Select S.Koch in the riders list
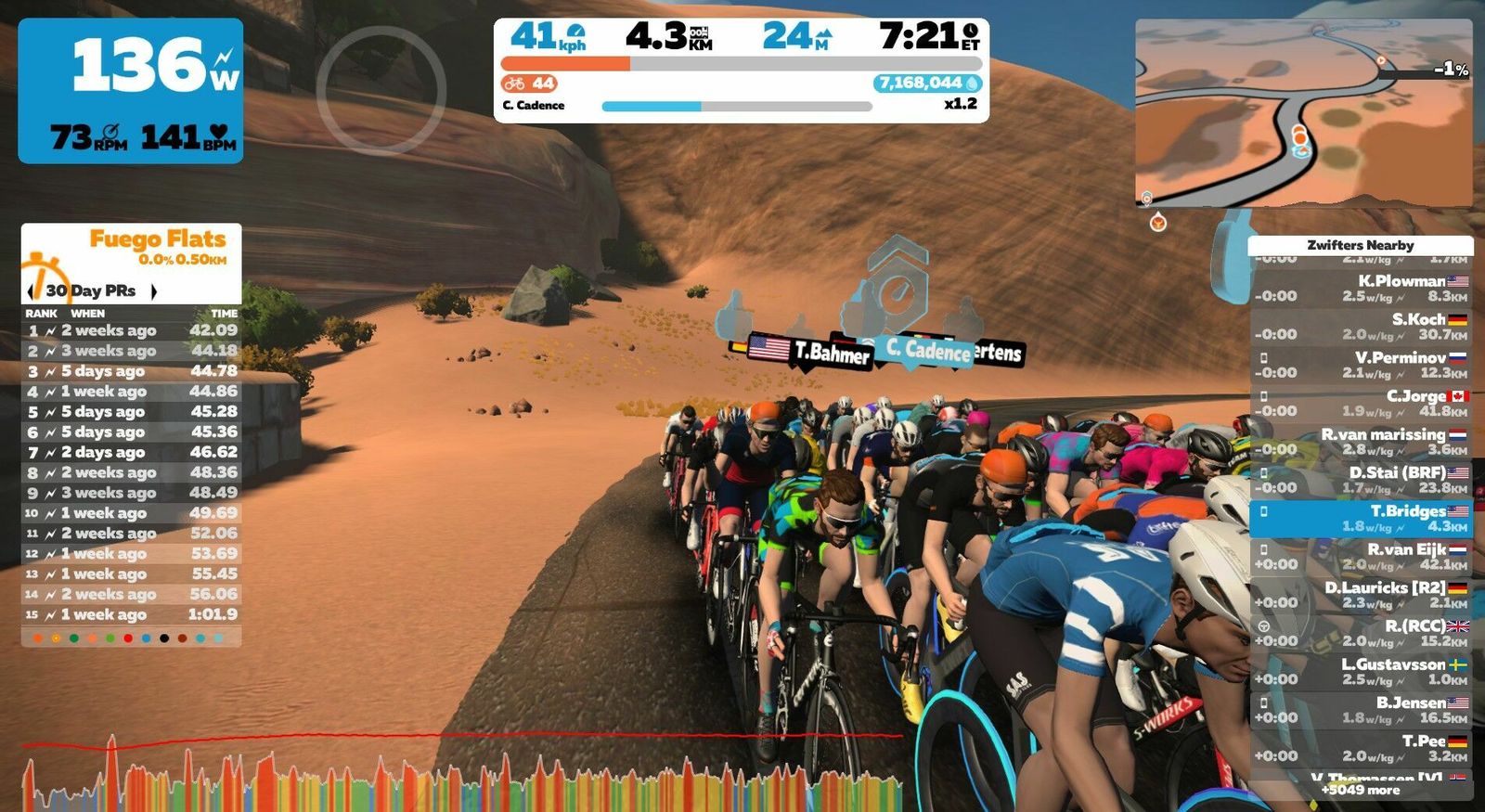 click(x=1360, y=327)
